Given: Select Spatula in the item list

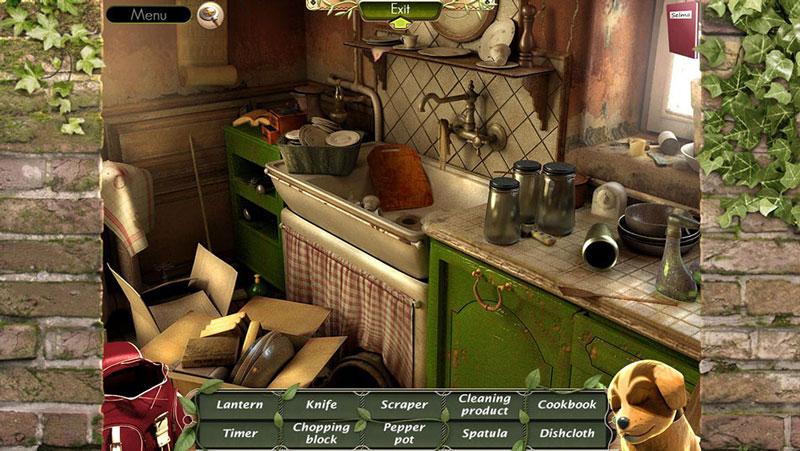Looking at the screenshot, I should (485, 434).
